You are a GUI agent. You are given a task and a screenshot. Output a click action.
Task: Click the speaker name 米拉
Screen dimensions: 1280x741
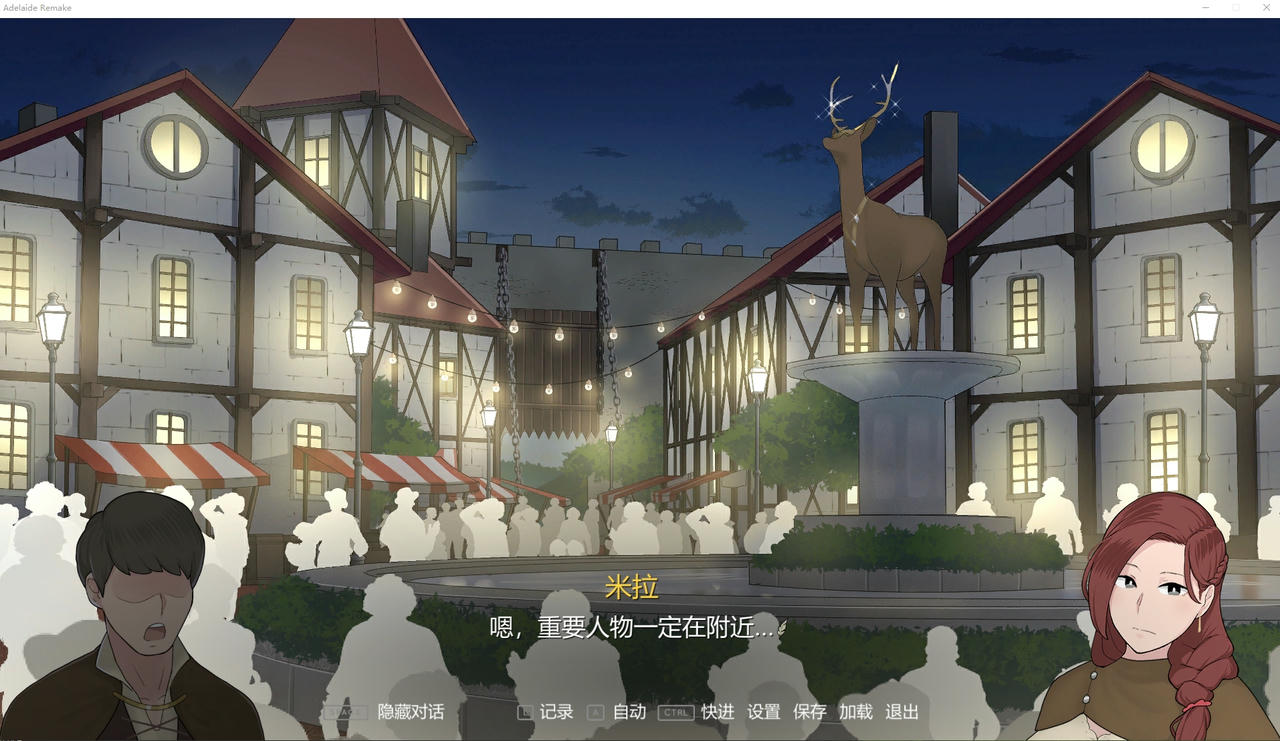633,589
